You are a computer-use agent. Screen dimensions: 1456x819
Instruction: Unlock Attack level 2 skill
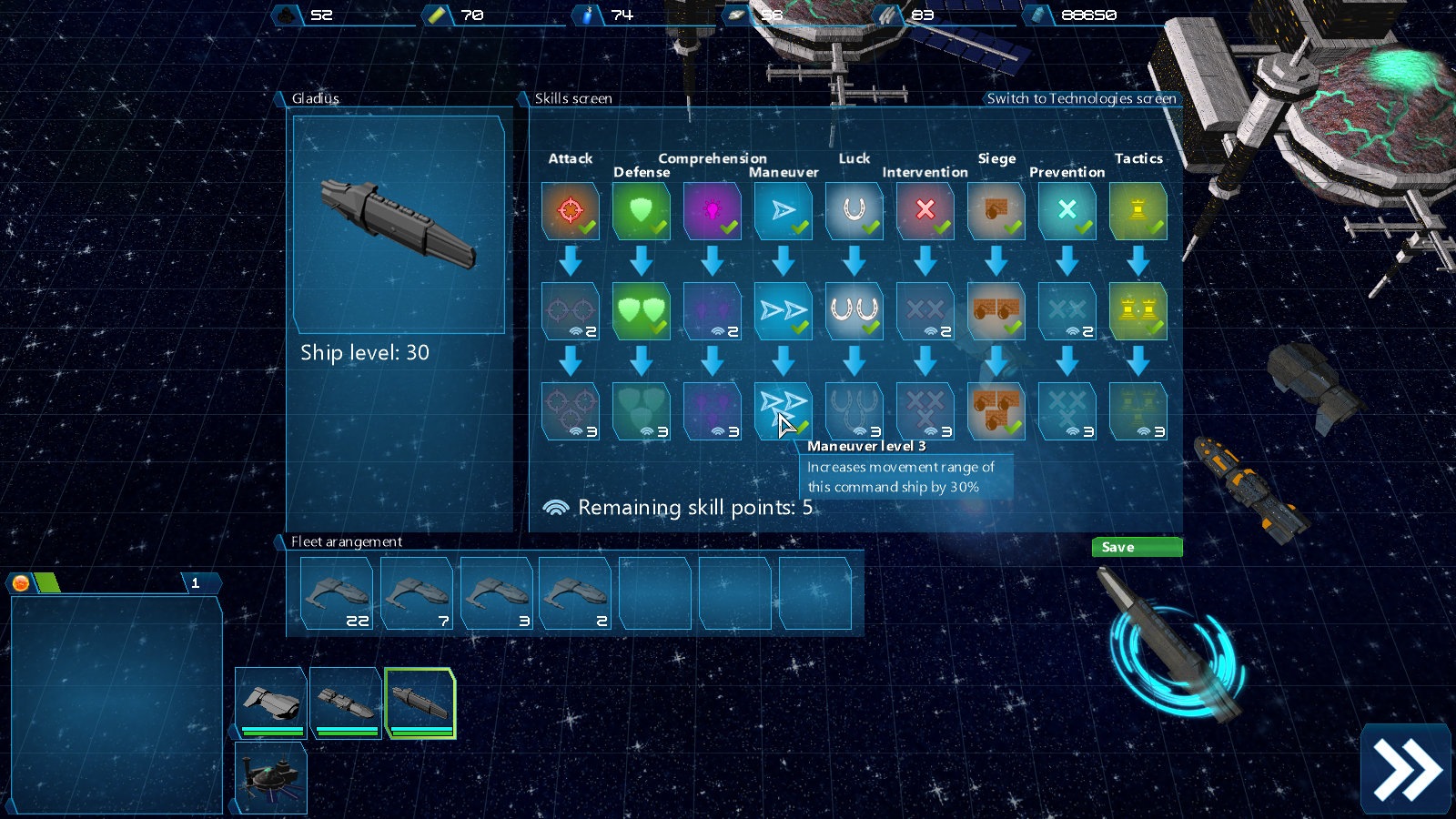click(x=571, y=311)
